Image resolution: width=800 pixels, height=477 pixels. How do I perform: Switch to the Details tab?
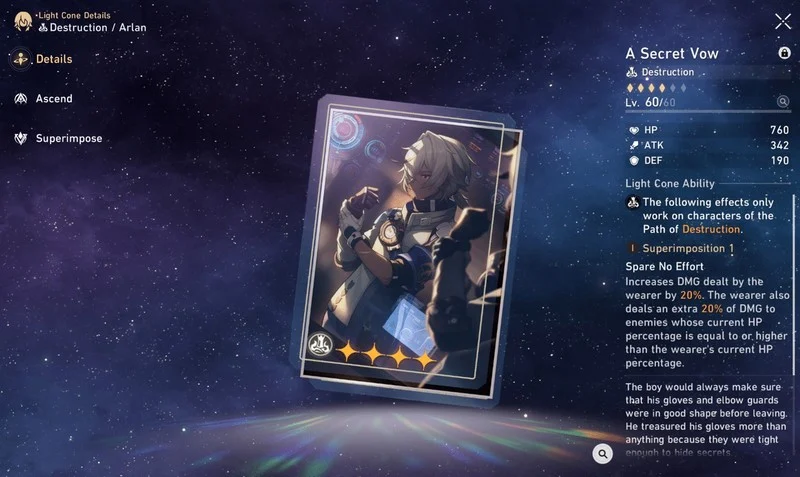43,59
